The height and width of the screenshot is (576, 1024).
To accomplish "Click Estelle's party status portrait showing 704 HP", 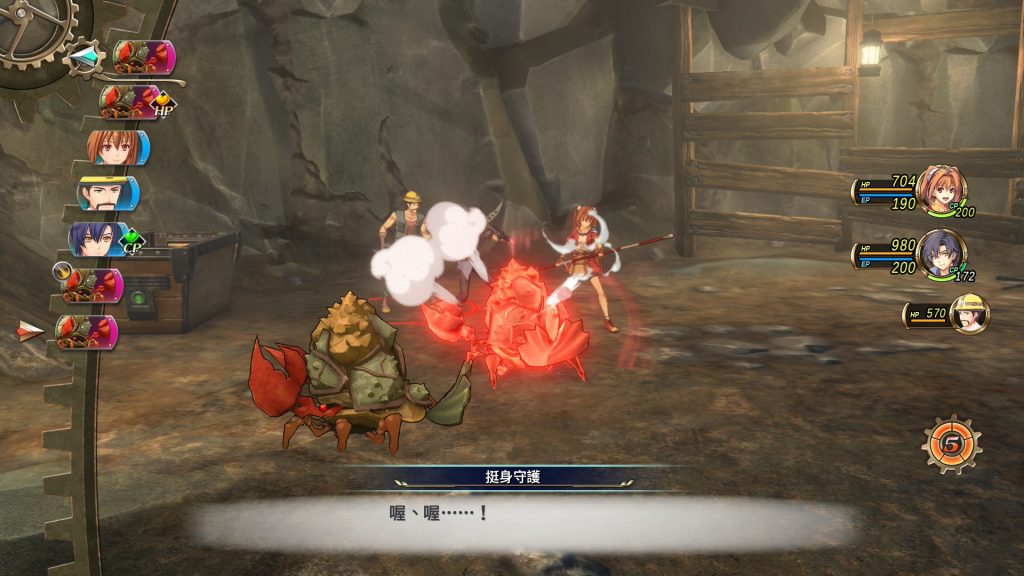I will 939,189.
